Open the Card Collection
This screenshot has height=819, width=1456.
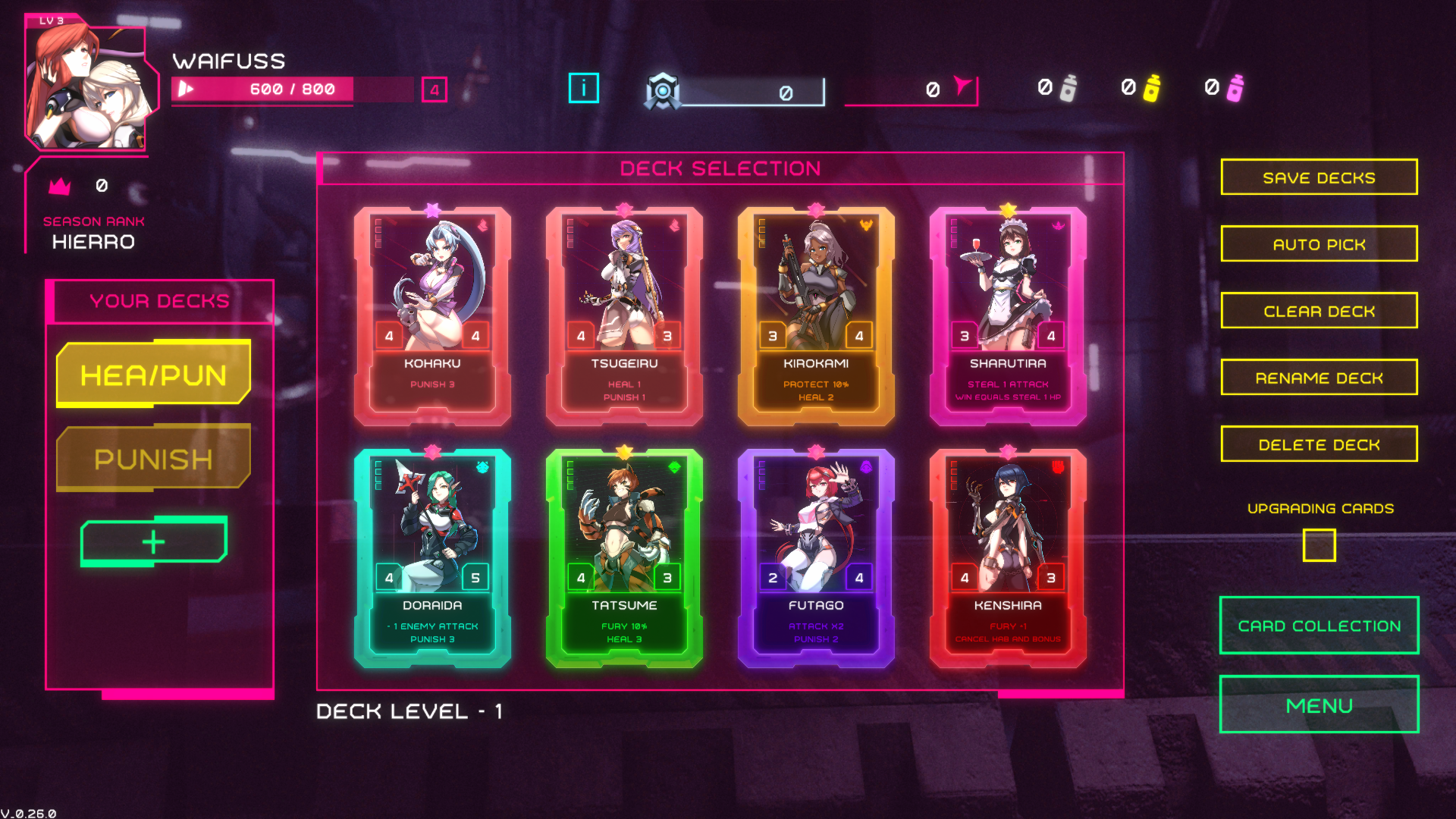tap(1319, 626)
